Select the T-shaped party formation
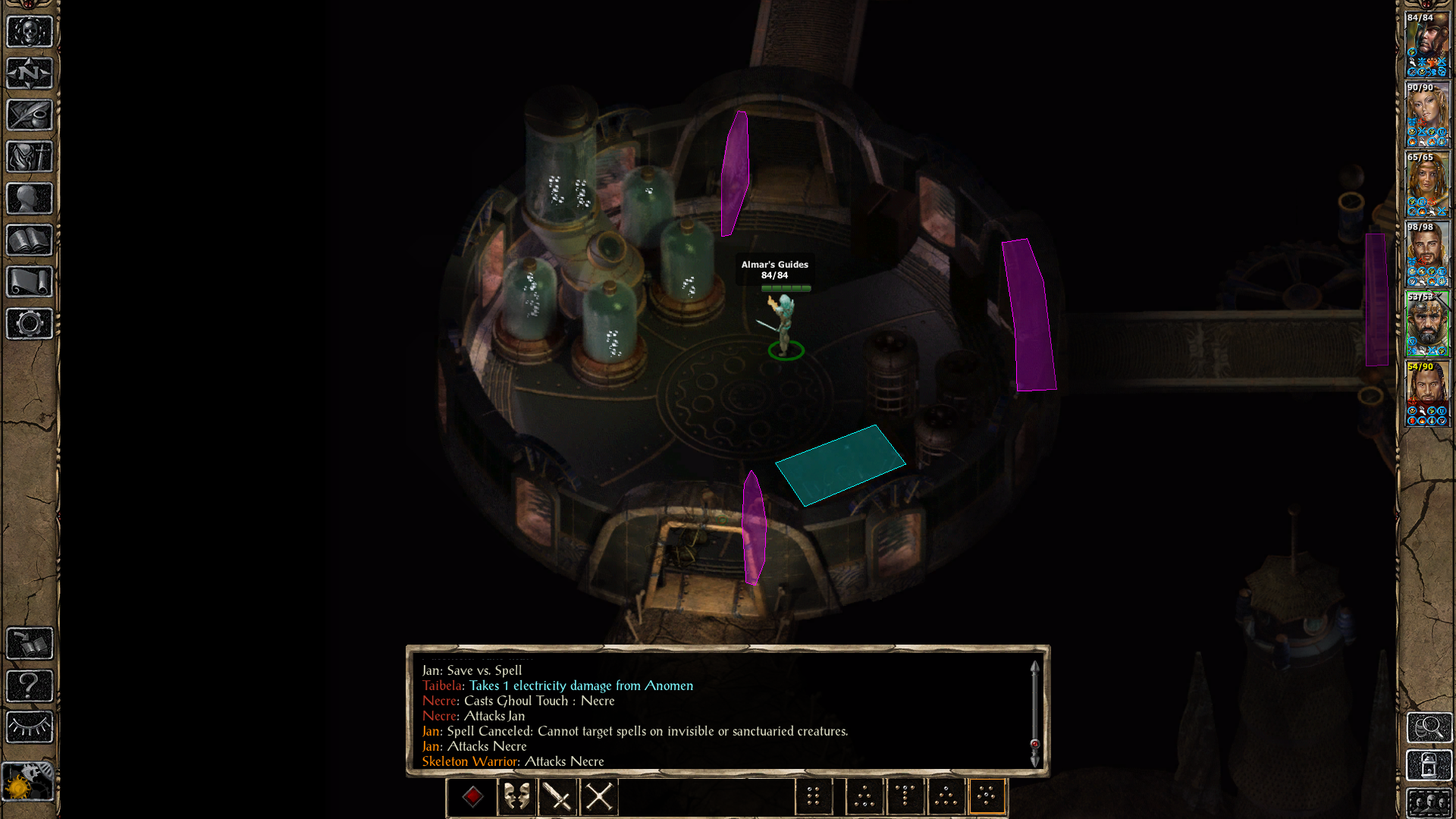The width and height of the screenshot is (1456, 819). (905, 795)
